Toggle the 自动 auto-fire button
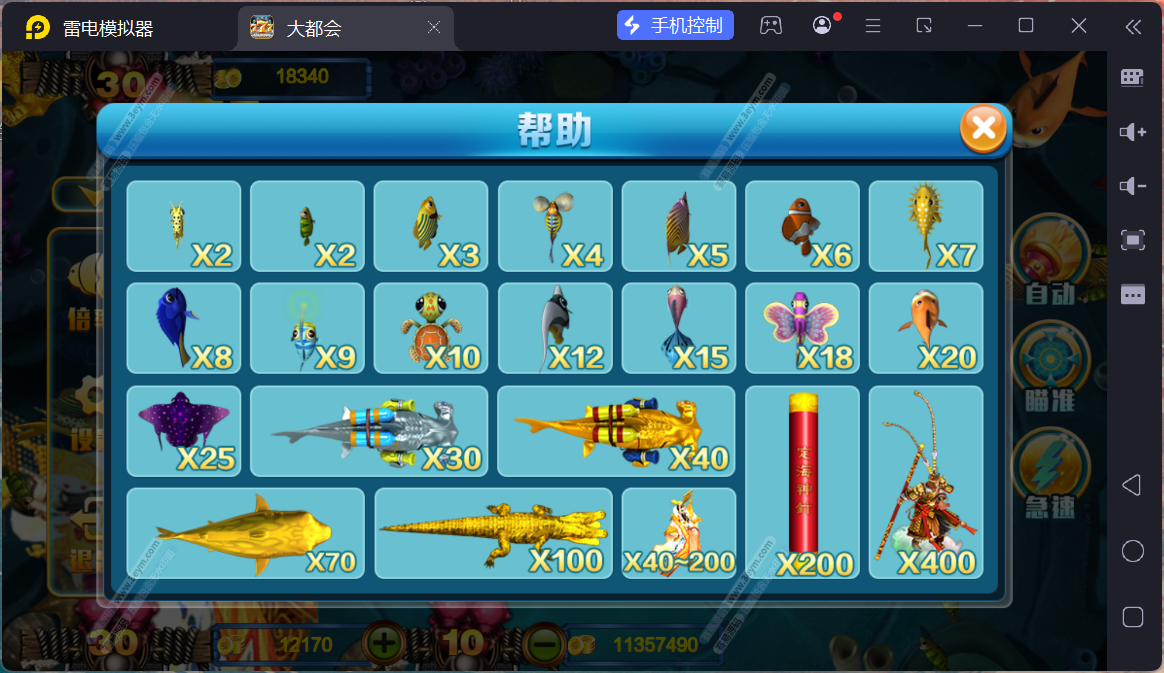This screenshot has width=1164, height=673. pyautogui.click(x=1048, y=262)
